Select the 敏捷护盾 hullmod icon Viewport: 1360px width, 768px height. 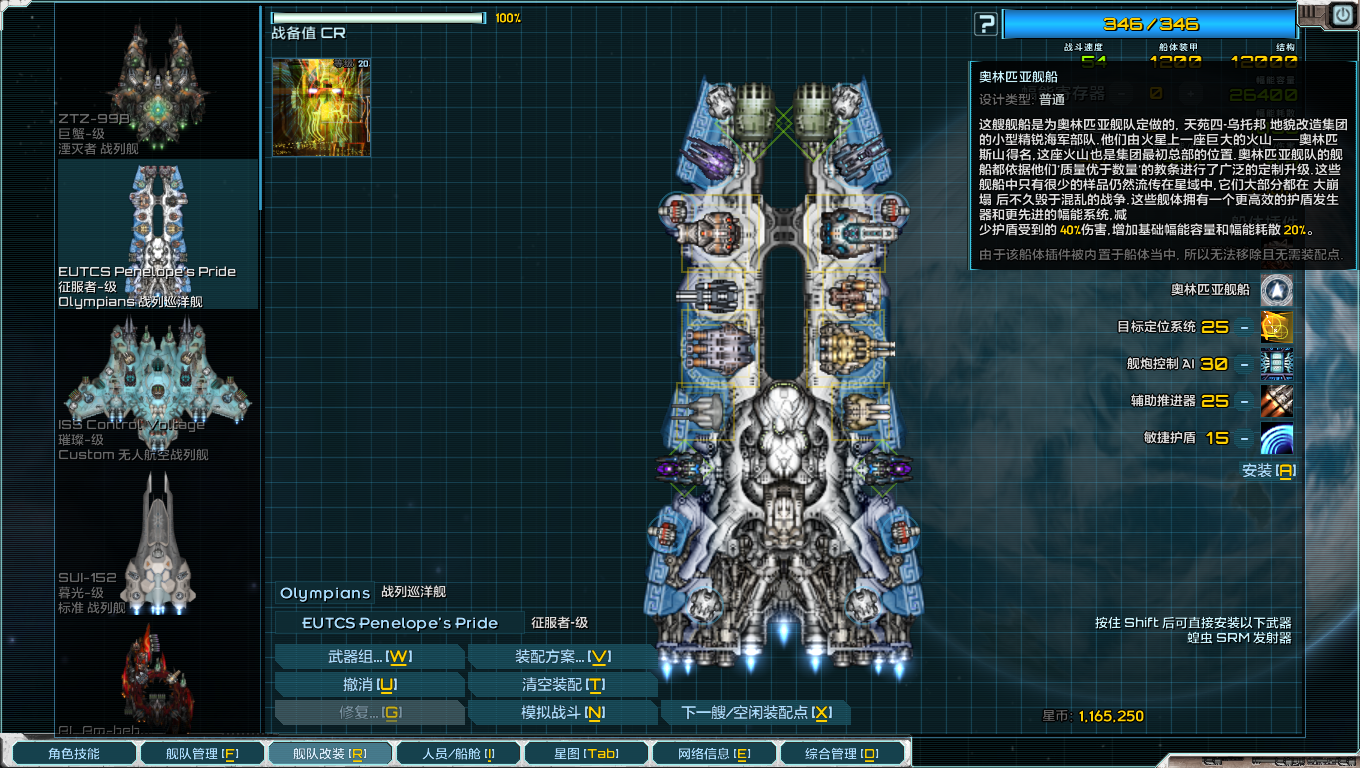(x=1278, y=440)
